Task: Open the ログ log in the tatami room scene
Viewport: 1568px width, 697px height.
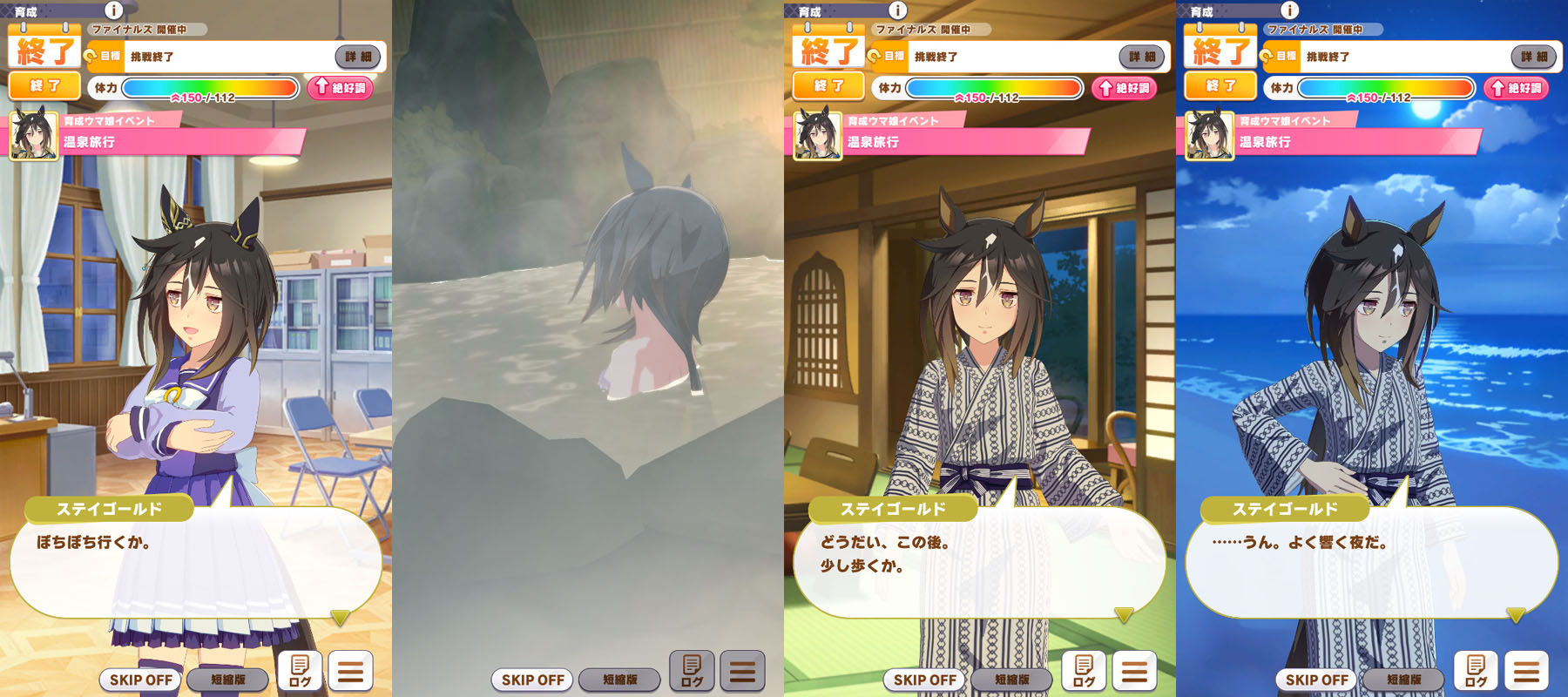Action: click(x=1084, y=671)
